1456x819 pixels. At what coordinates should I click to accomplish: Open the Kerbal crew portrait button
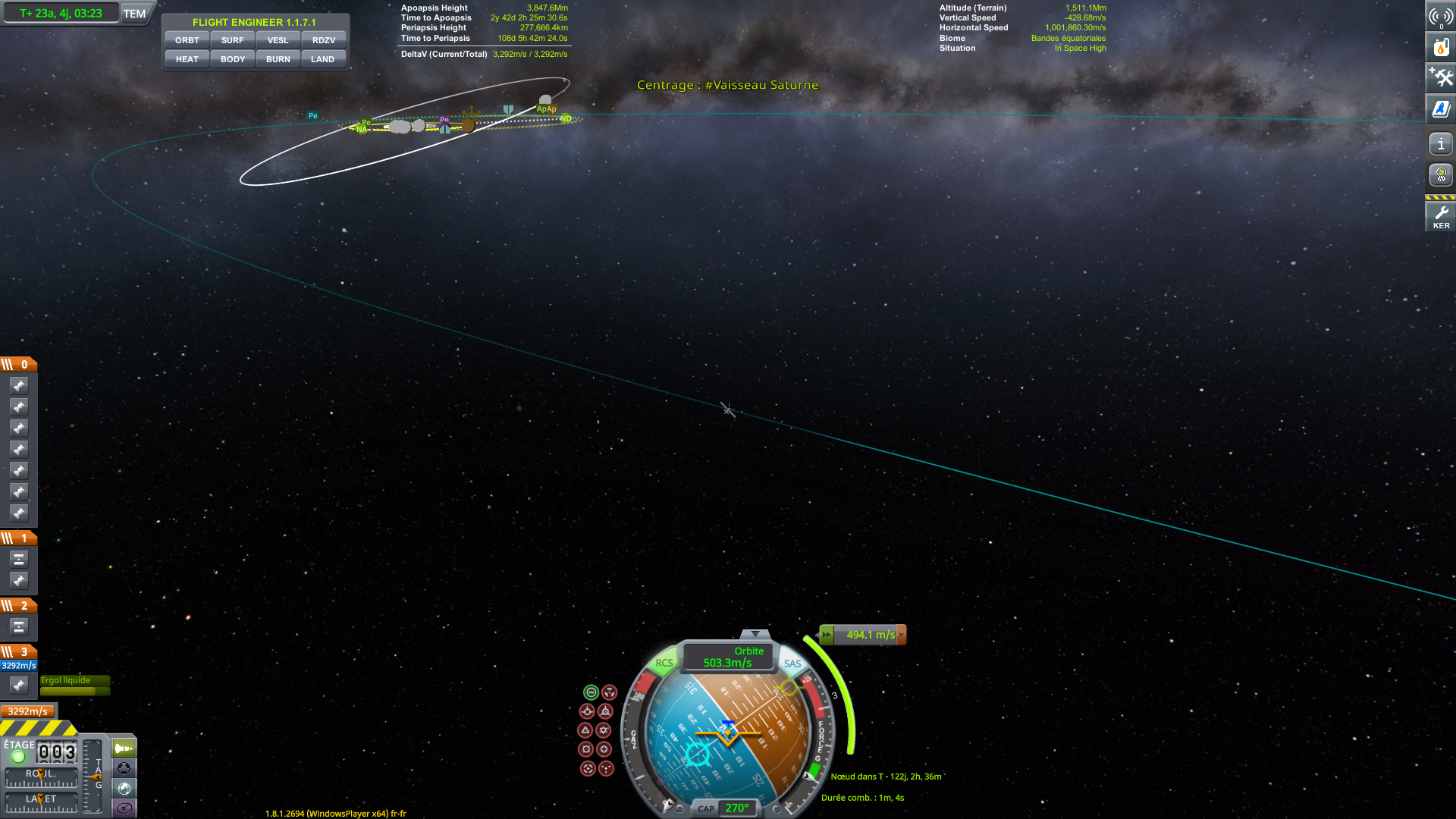click(x=1441, y=175)
